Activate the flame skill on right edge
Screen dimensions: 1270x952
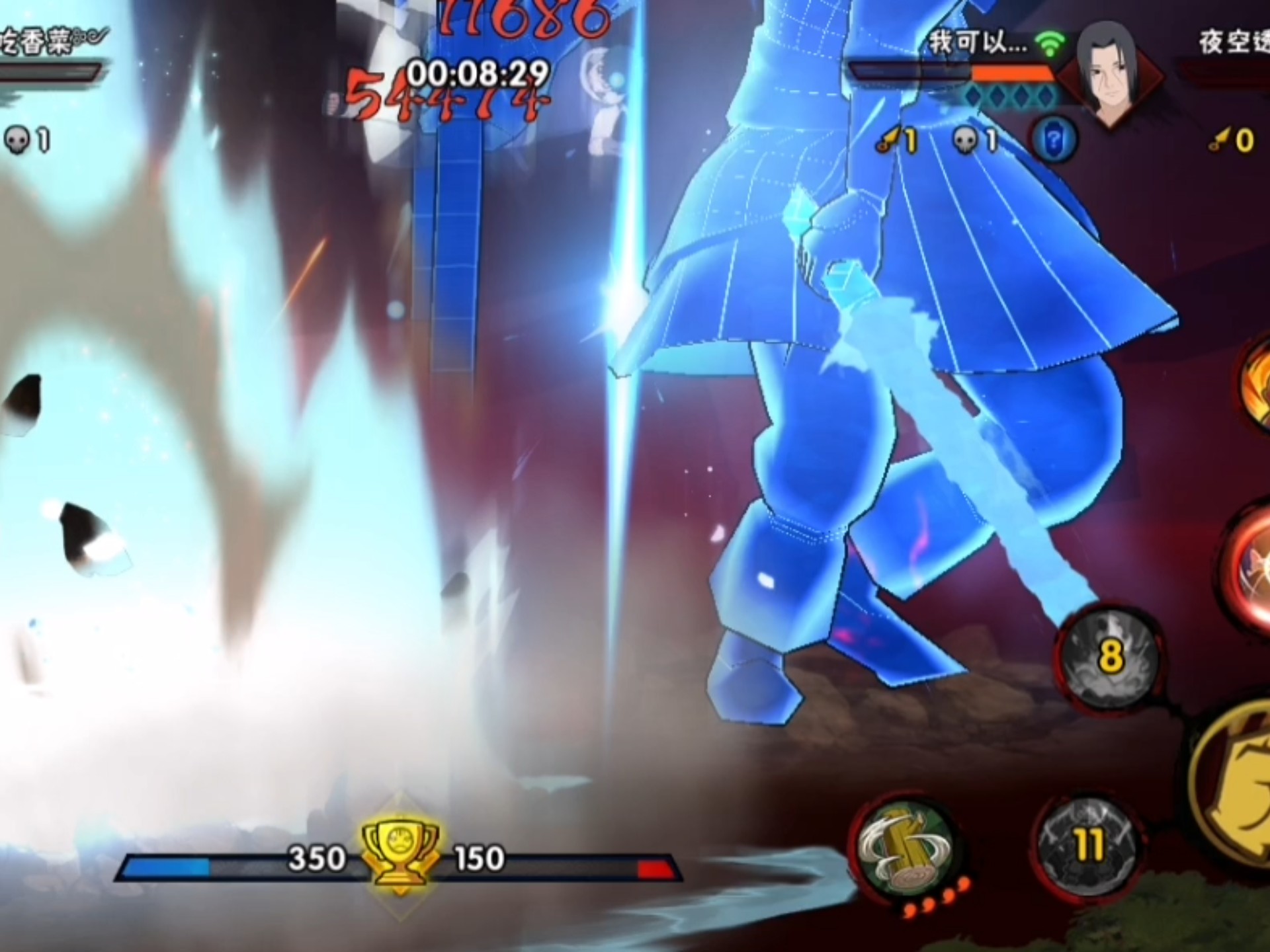[x=1255, y=387]
